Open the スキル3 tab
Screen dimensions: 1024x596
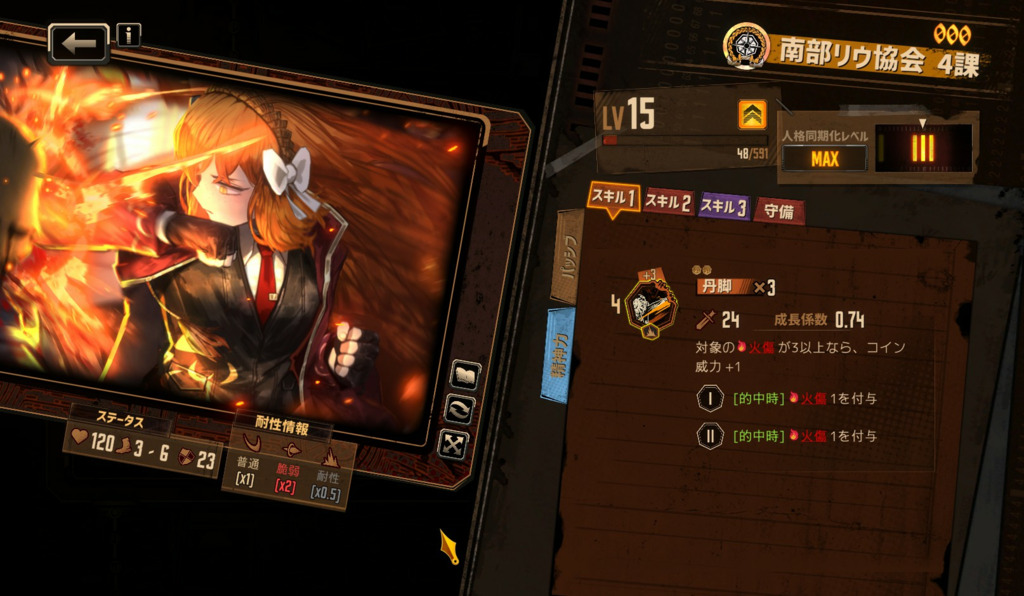(x=723, y=207)
